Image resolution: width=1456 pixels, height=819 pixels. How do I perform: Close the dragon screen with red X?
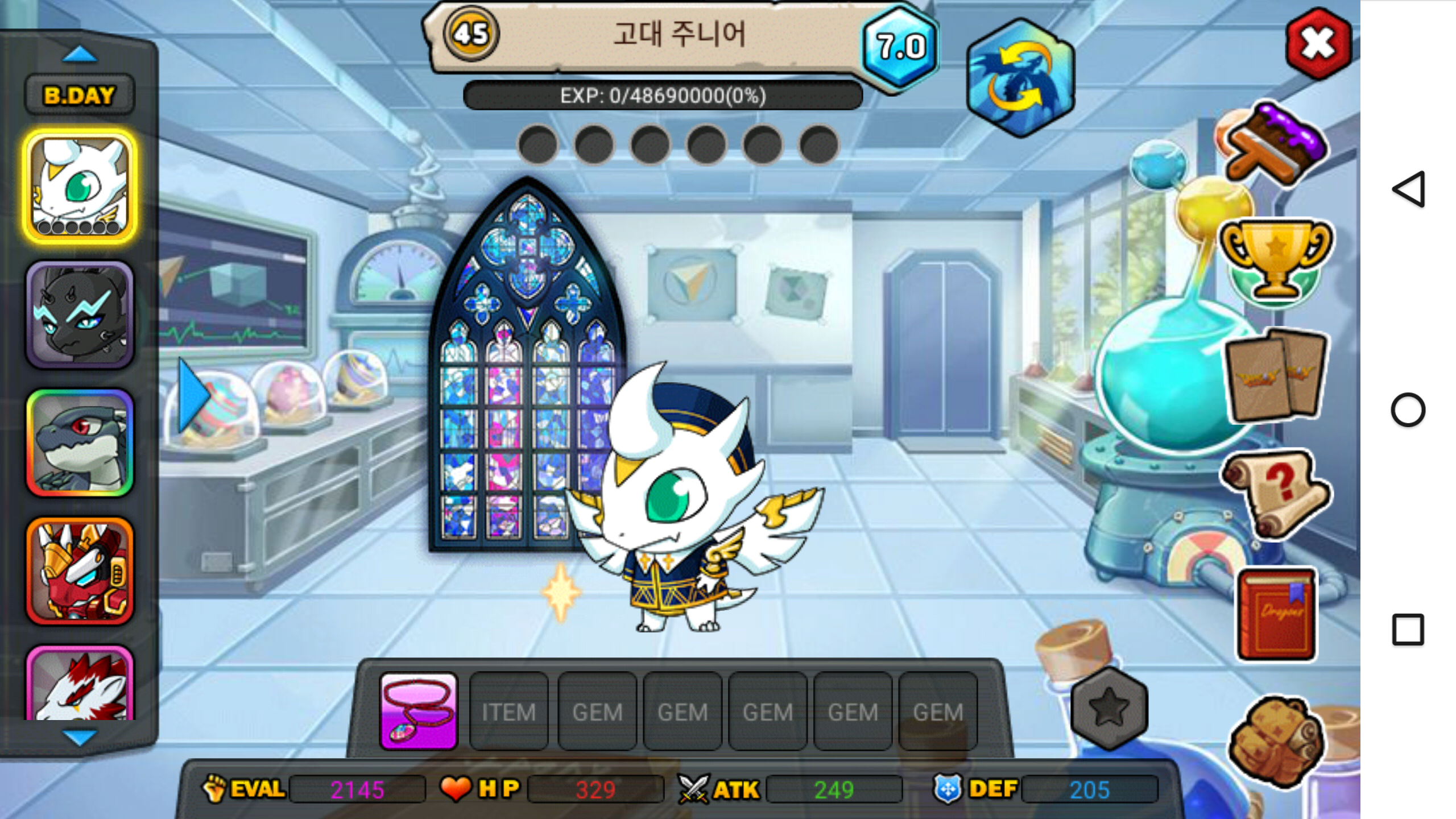coord(1318,44)
